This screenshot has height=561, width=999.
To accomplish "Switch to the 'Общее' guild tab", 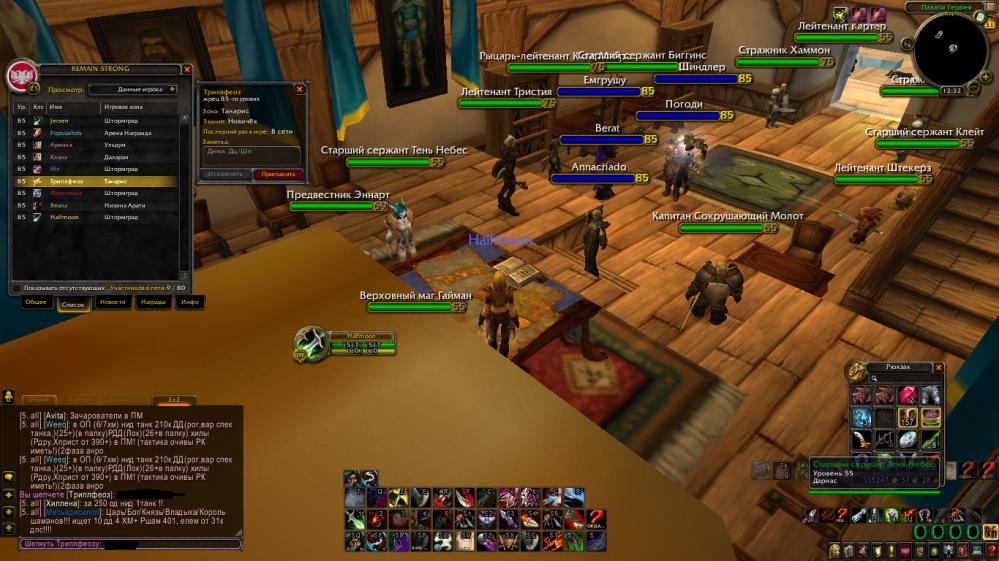I will 36,301.
